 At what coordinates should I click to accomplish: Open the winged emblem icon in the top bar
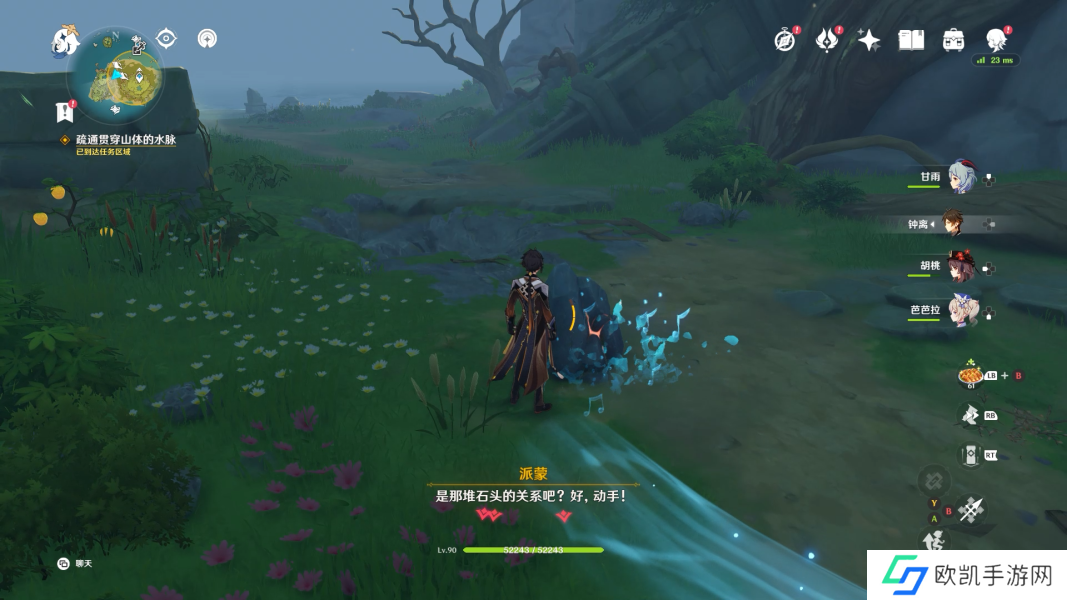(x=826, y=40)
